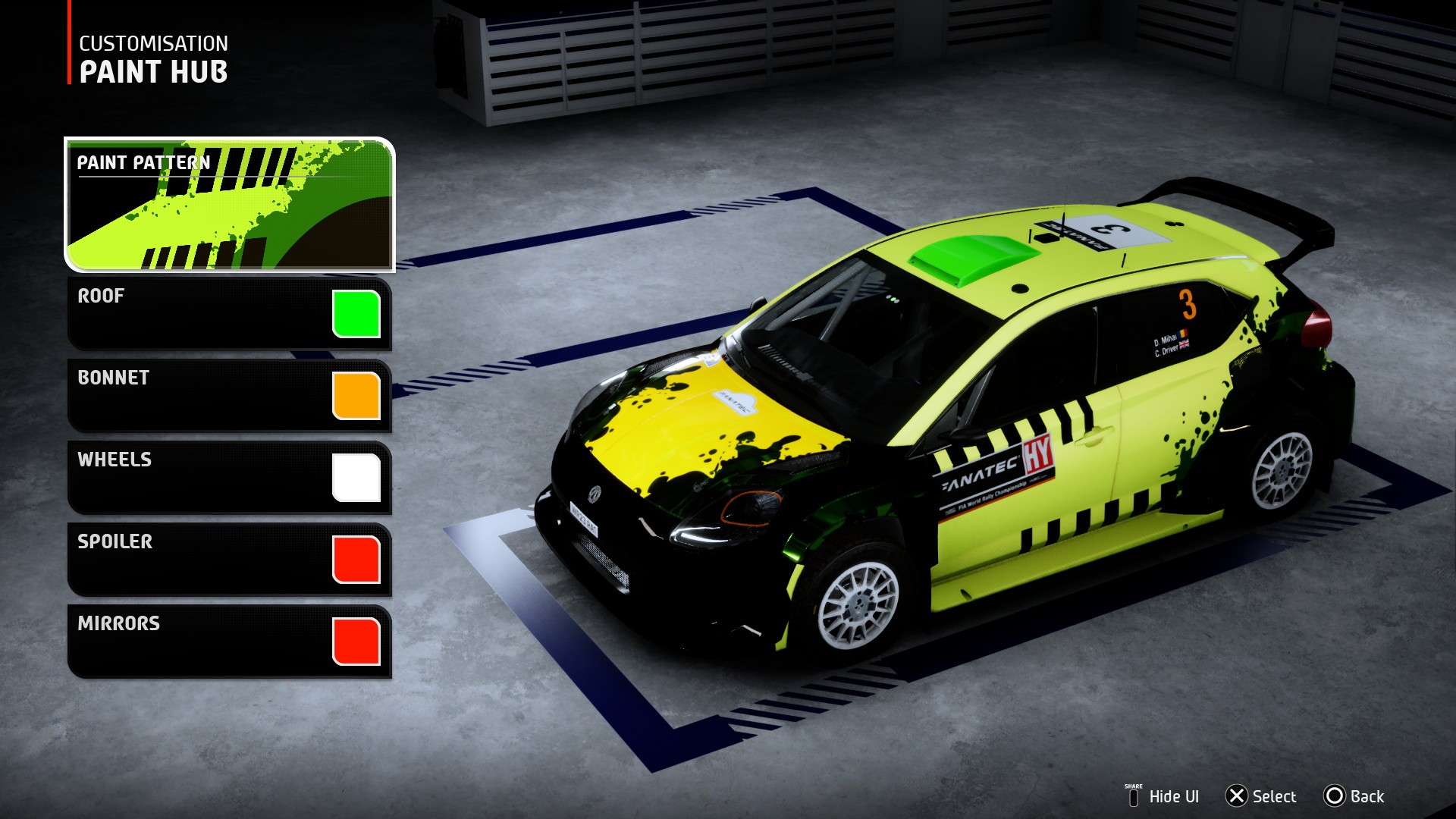Click the green Roof color swatch
Image resolution: width=1456 pixels, height=819 pixels.
tap(356, 314)
